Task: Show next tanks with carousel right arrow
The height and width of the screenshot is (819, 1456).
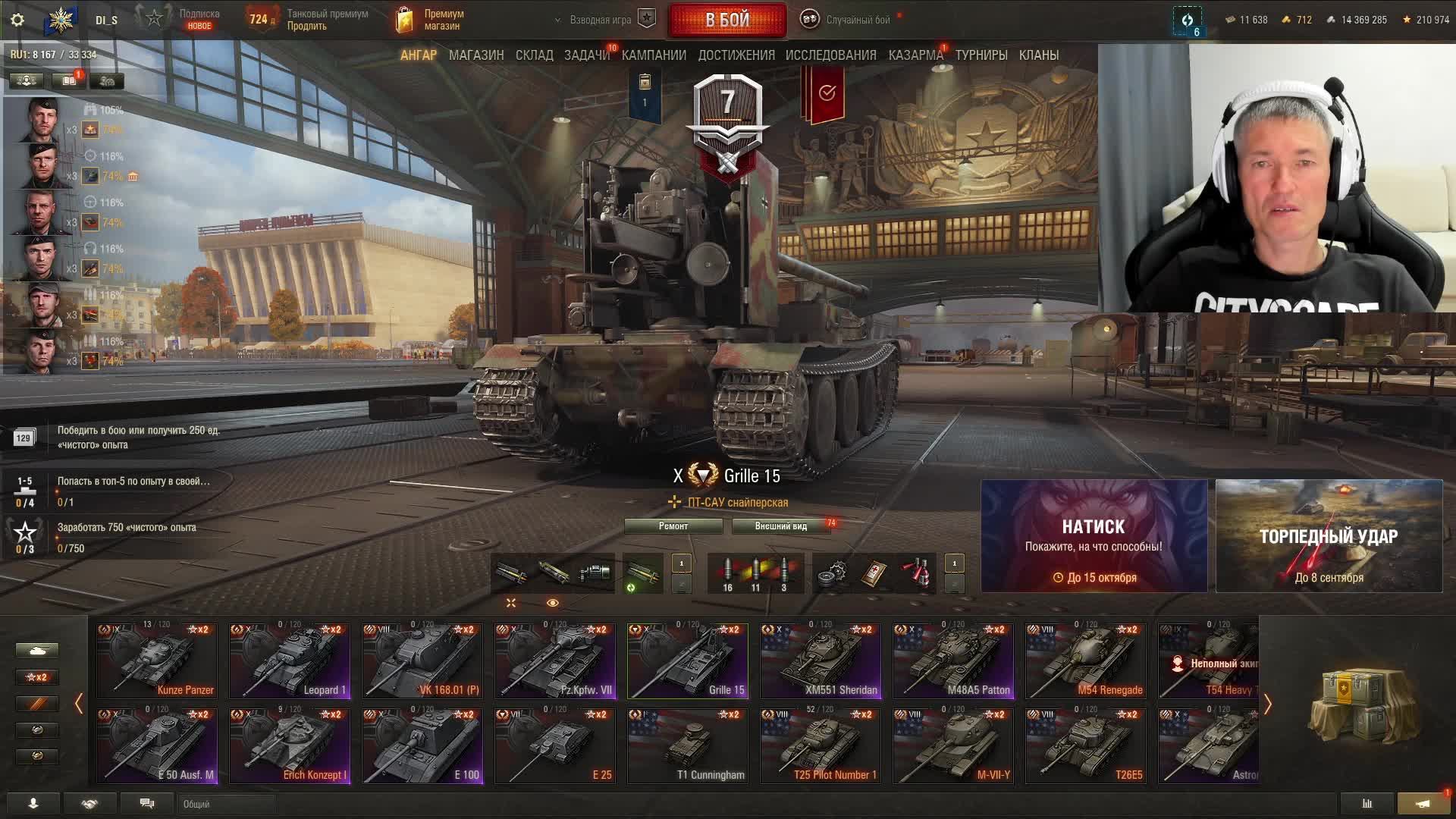Action: 1267,704
